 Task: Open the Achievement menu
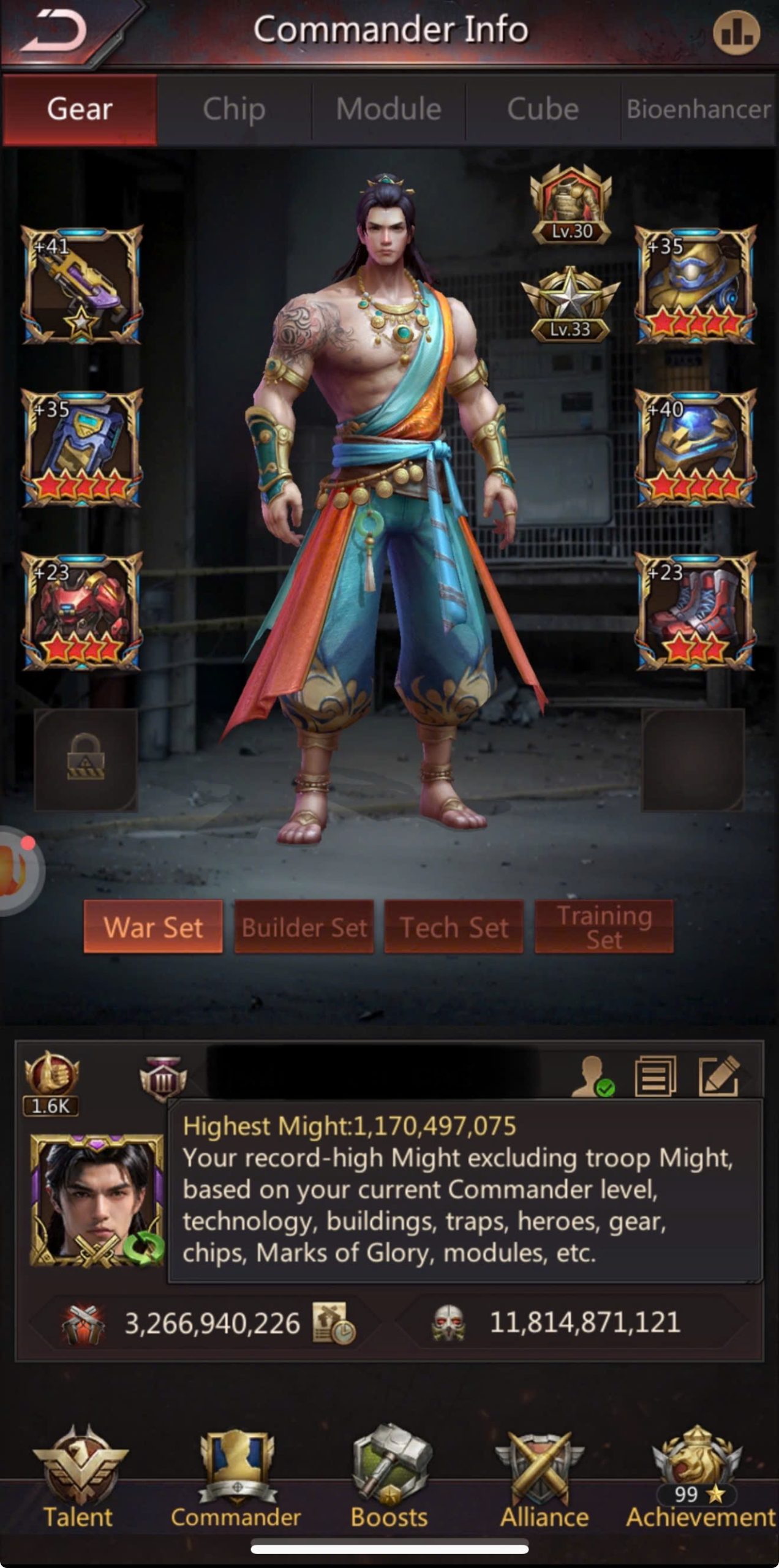click(x=699, y=1481)
